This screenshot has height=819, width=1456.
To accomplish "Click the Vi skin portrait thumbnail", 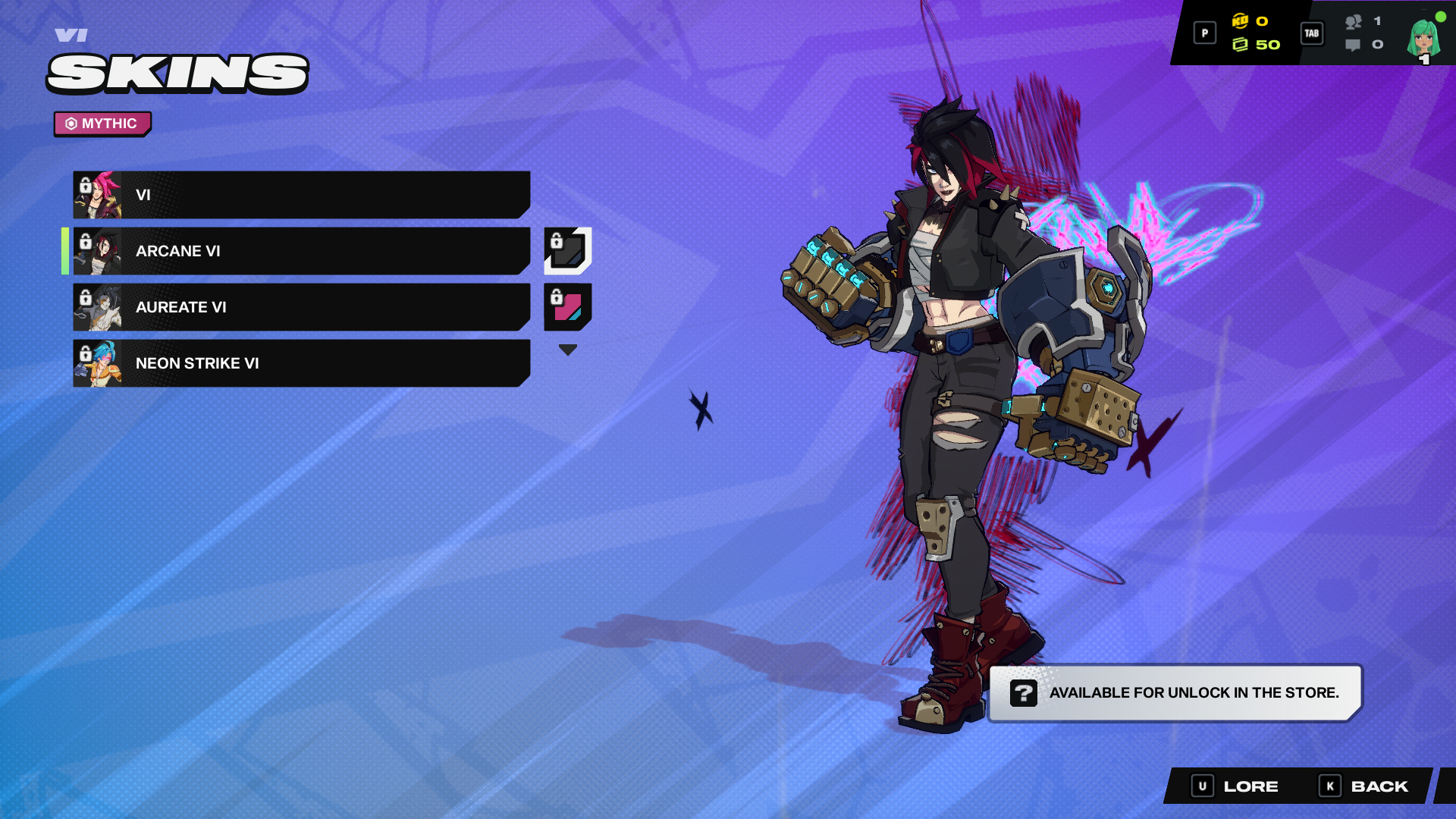I will click(97, 194).
